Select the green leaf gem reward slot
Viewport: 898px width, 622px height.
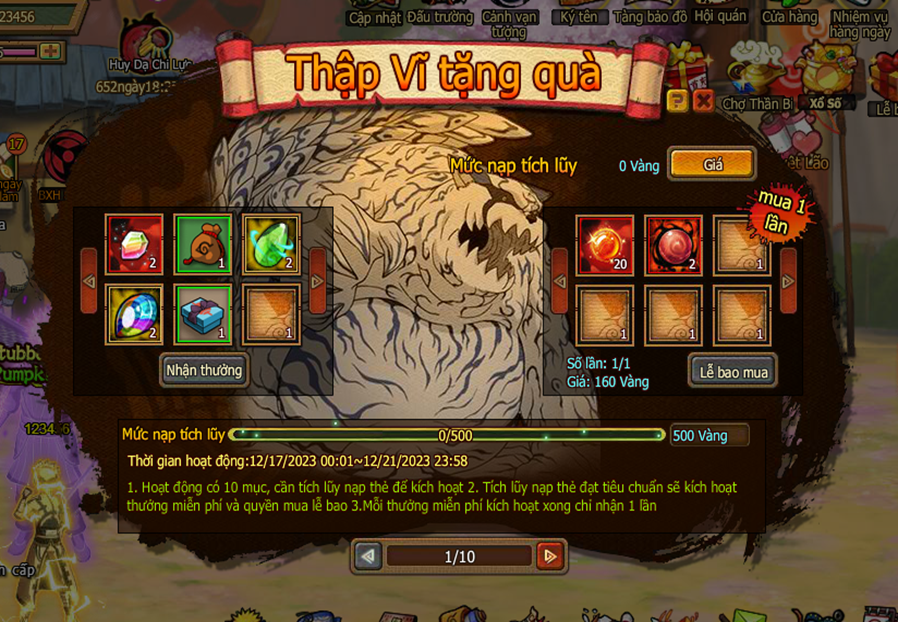point(271,244)
